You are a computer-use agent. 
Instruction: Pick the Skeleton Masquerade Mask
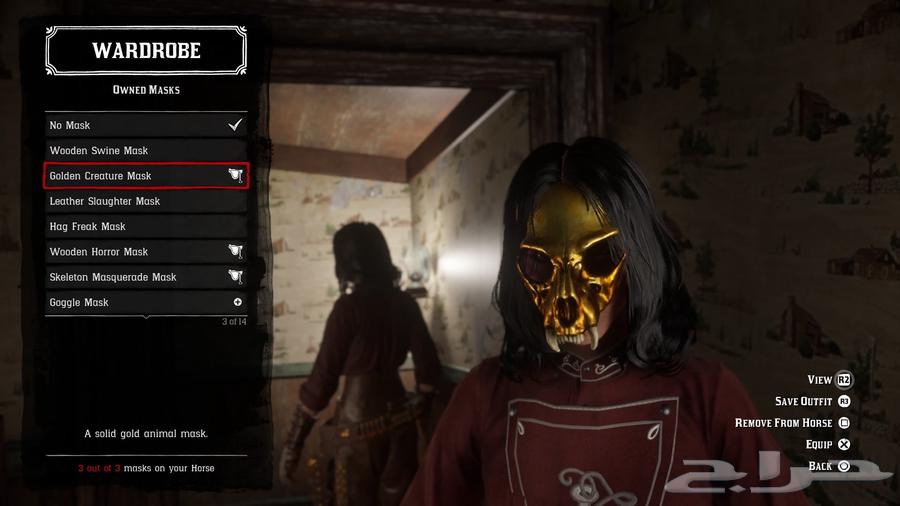point(146,277)
